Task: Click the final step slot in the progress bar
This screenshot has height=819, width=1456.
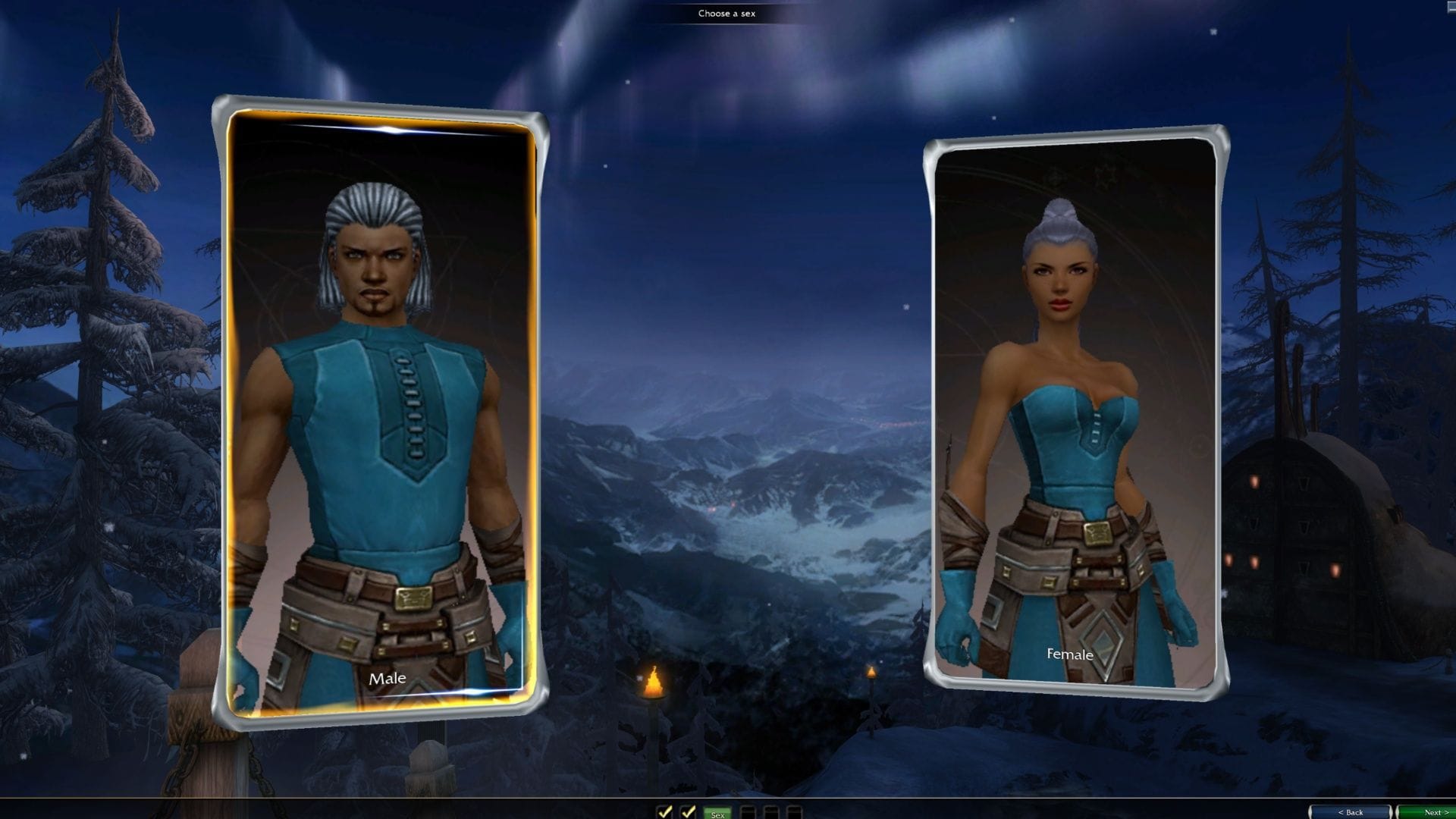Action: tap(794, 811)
